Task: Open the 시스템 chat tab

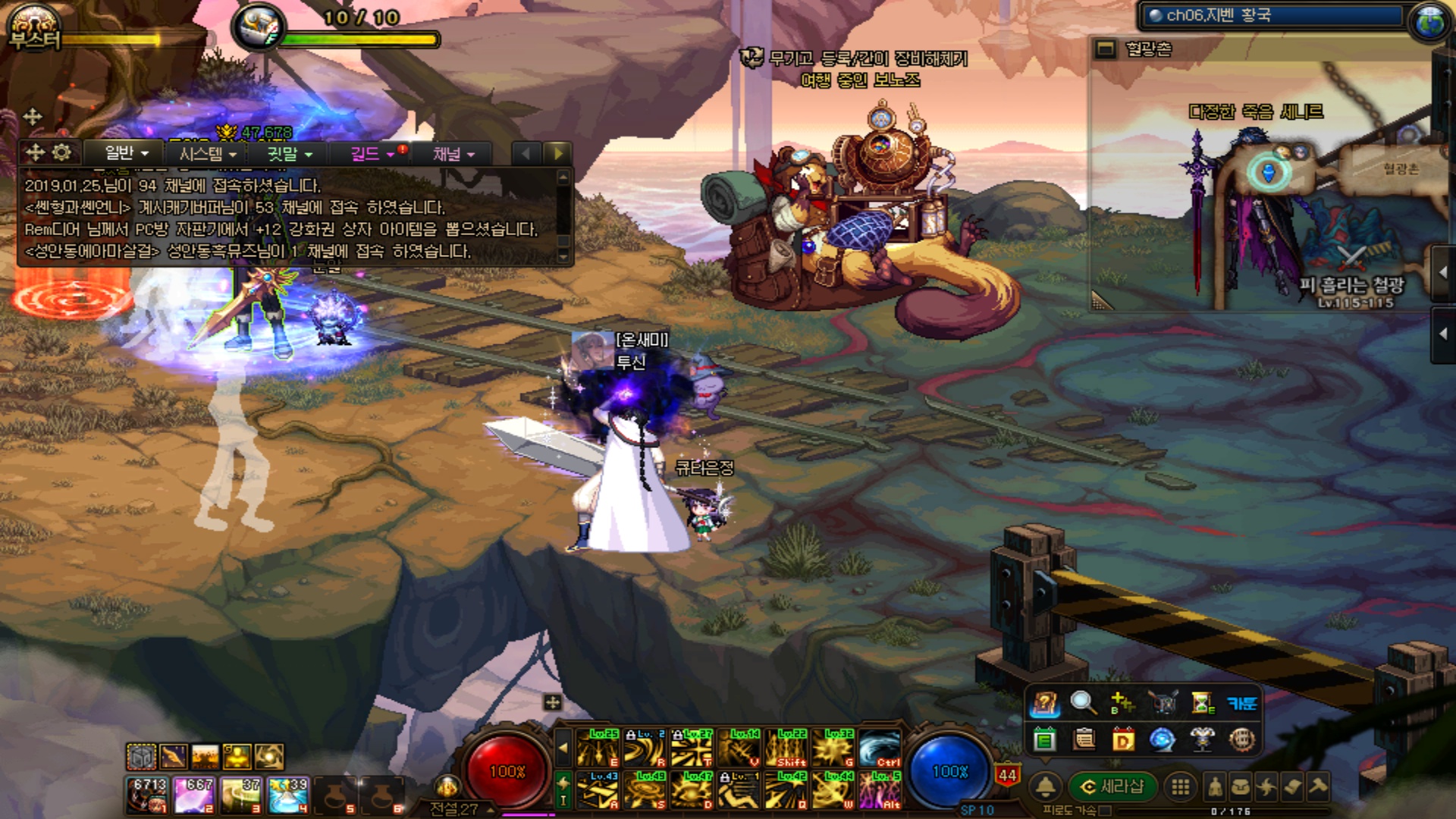Action: point(207,154)
